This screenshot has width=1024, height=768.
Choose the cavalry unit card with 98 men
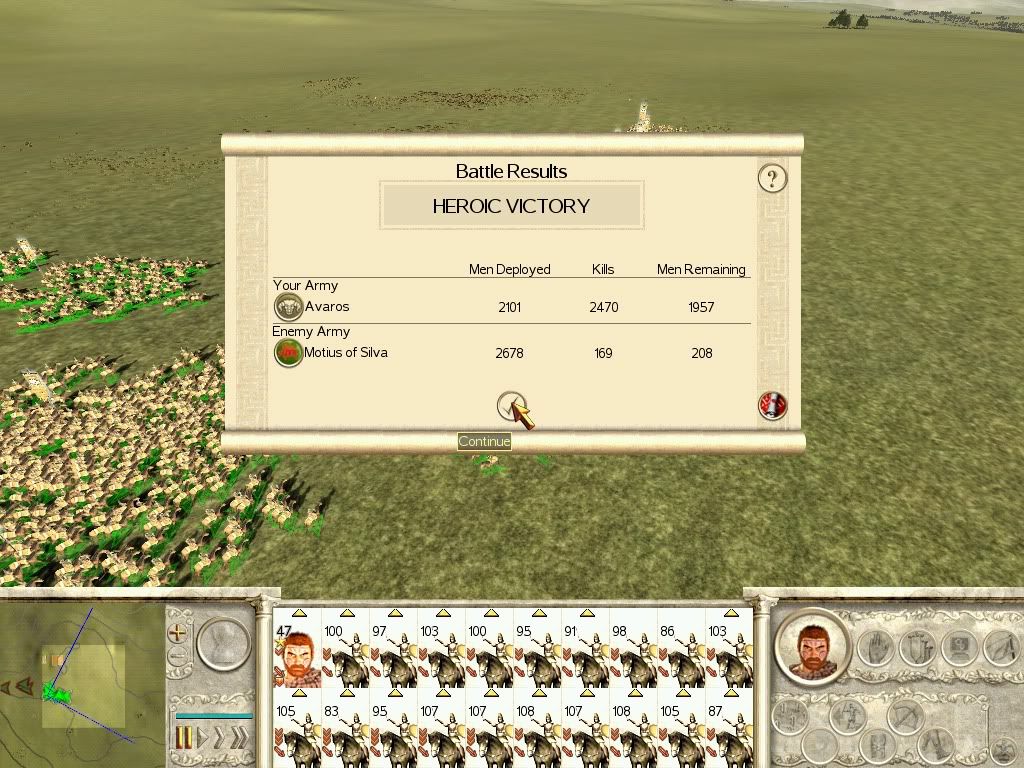[632, 656]
